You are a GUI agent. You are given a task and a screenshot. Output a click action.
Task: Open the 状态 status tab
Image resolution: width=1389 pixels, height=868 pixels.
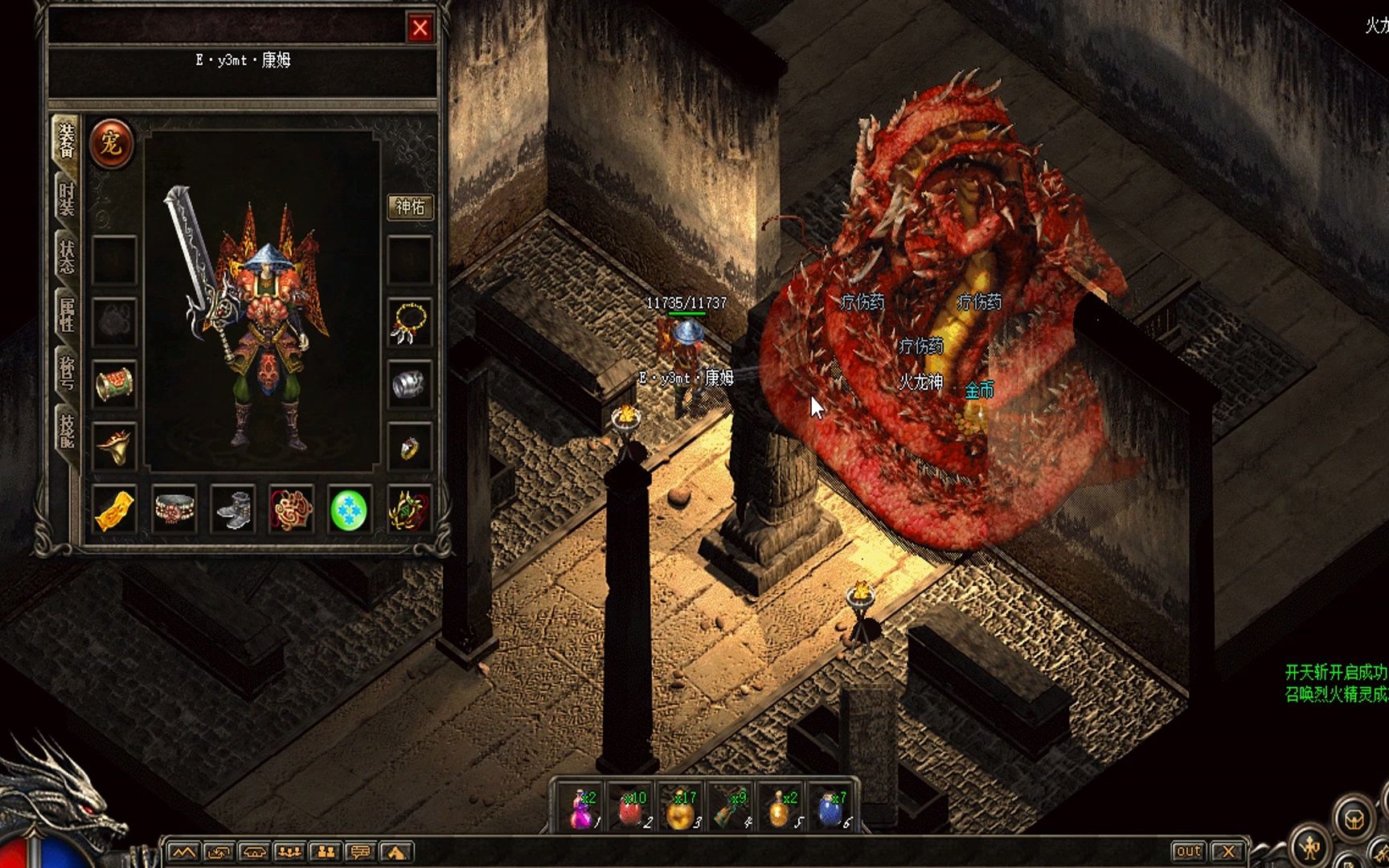(x=67, y=256)
